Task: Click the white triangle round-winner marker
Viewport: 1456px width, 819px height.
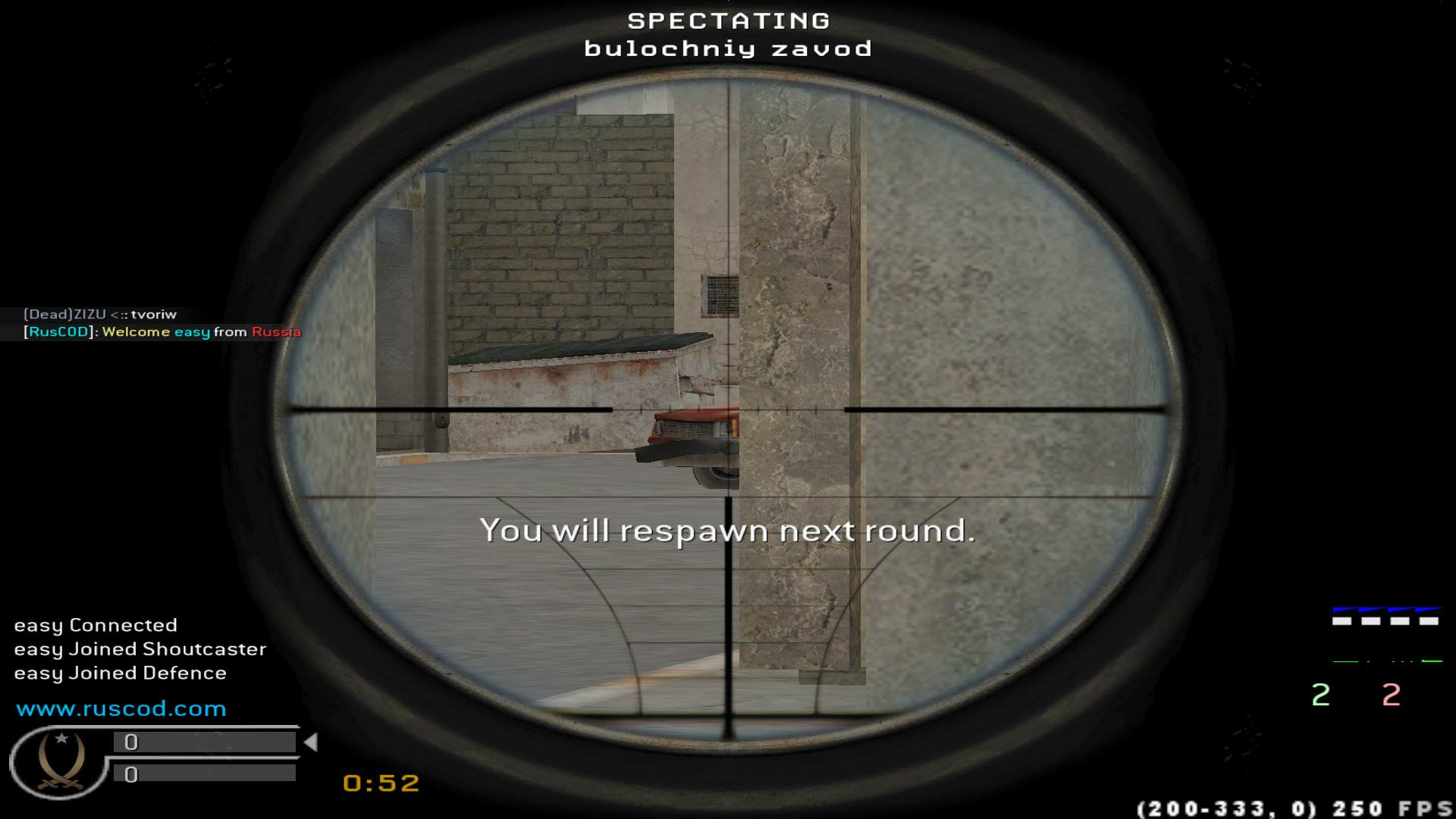Action: [312, 743]
